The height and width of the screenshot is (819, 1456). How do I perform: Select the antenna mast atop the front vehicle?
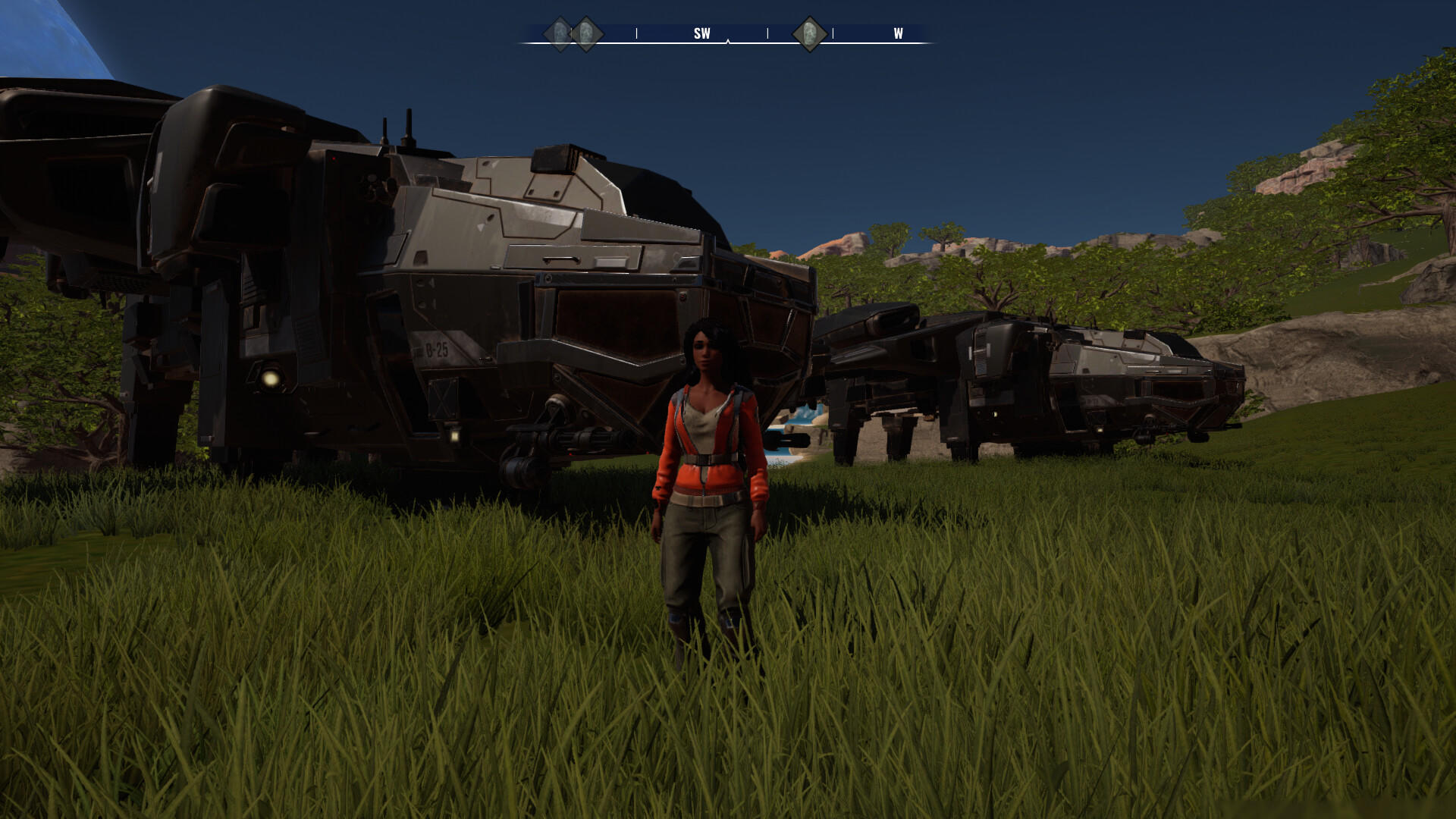pos(410,123)
